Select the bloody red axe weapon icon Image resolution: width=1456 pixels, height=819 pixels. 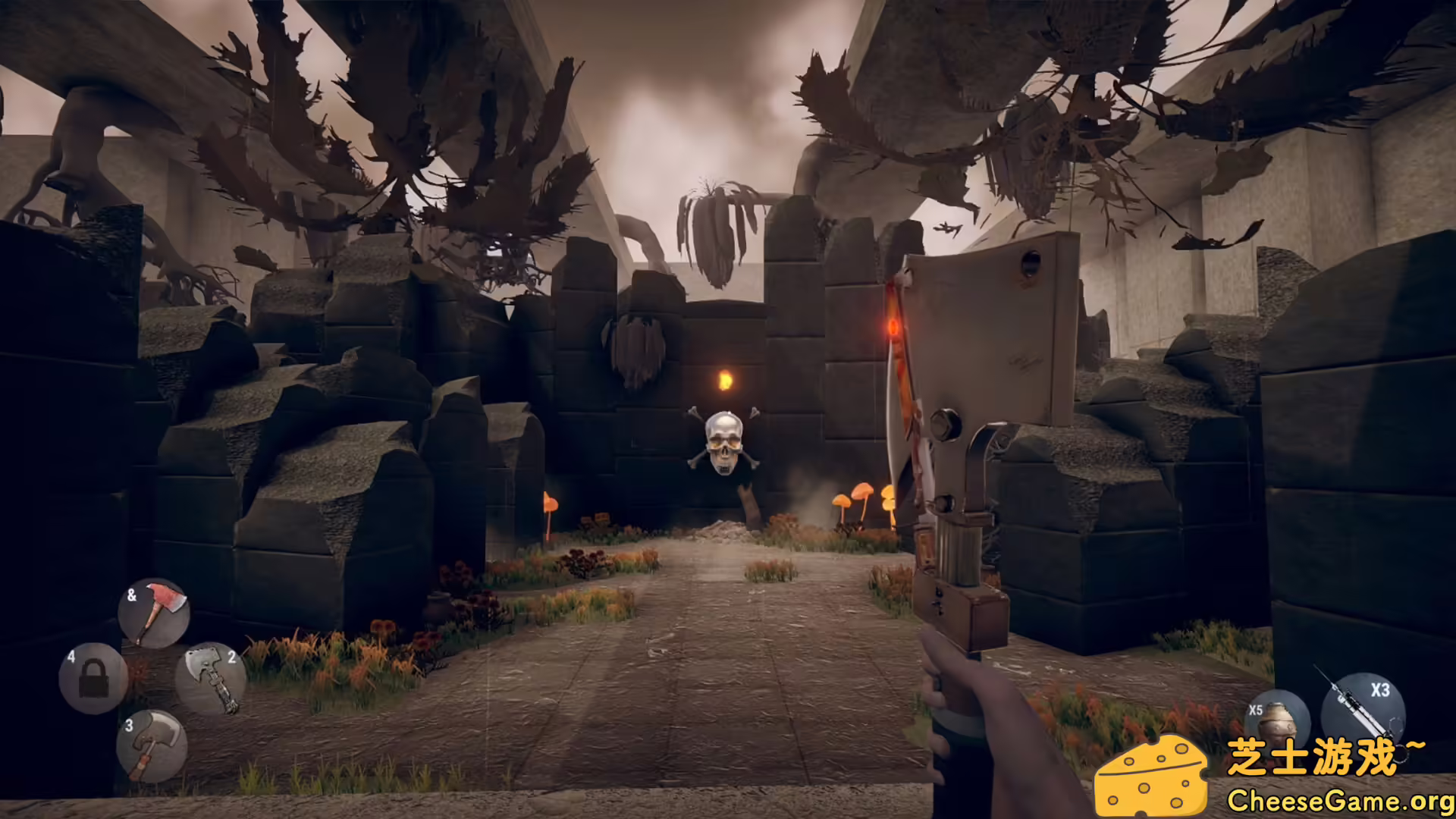[x=154, y=610]
